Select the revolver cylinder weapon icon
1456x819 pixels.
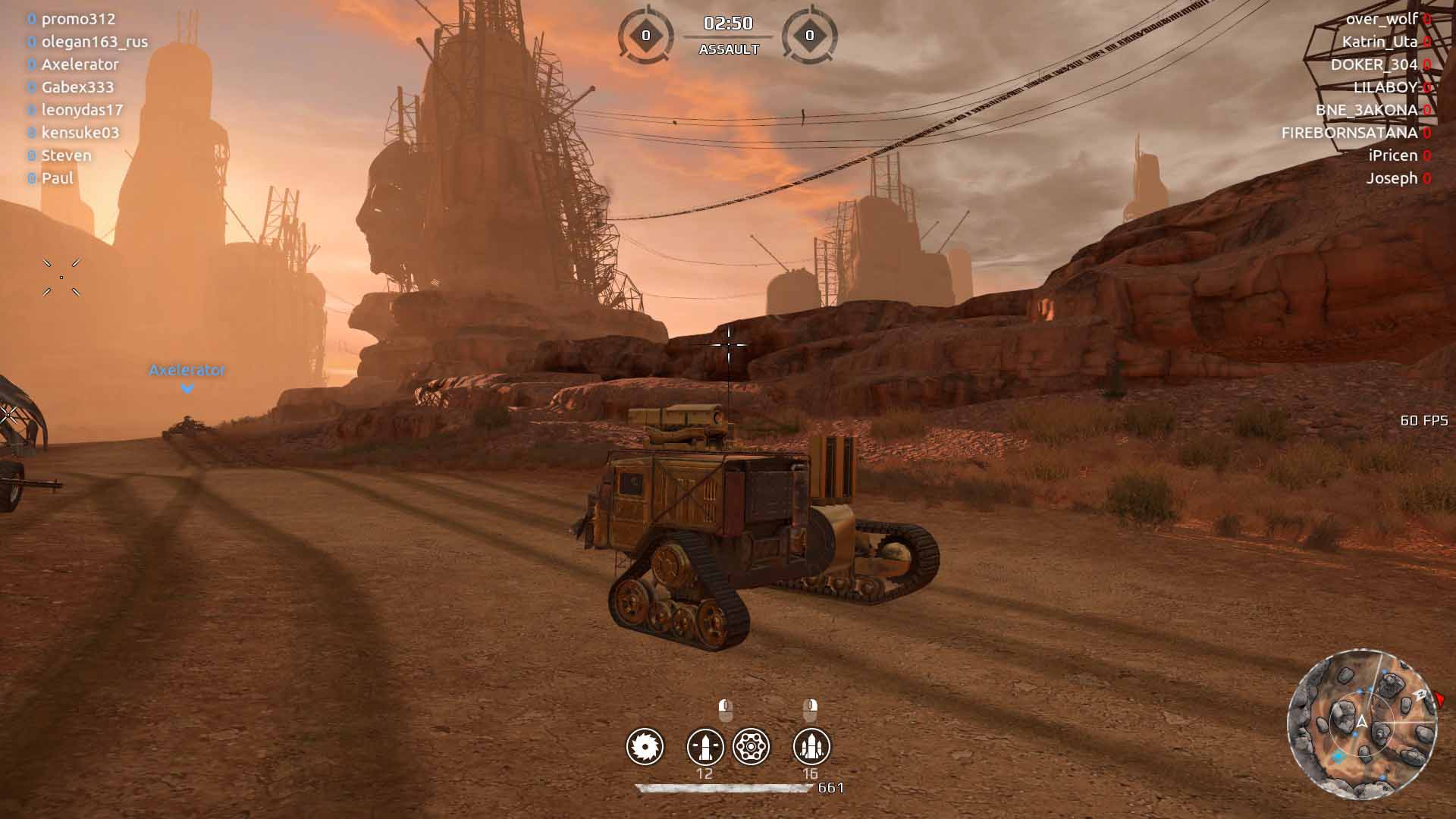[752, 747]
